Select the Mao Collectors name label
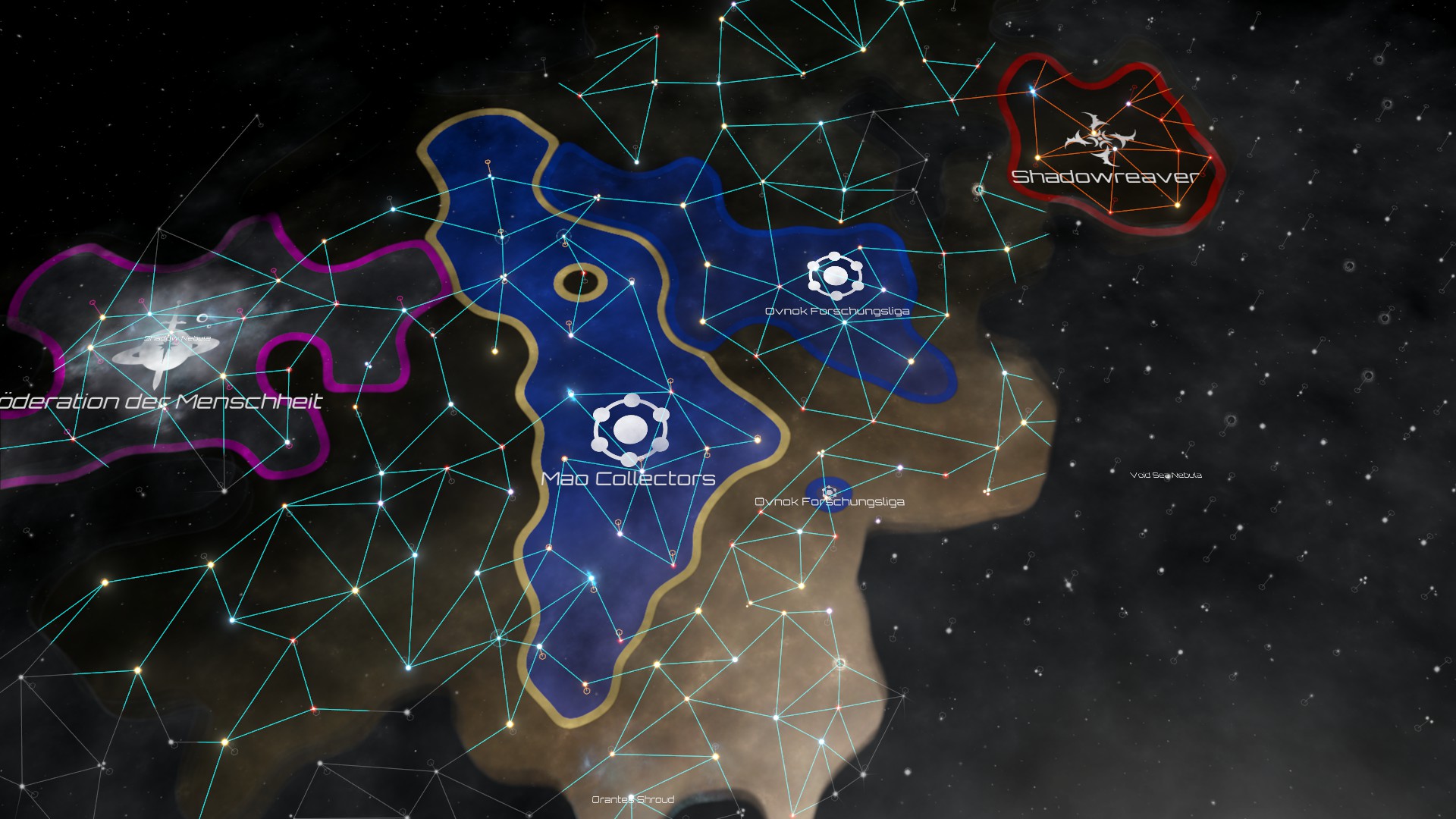Image resolution: width=1456 pixels, height=819 pixels. pyautogui.click(x=629, y=479)
